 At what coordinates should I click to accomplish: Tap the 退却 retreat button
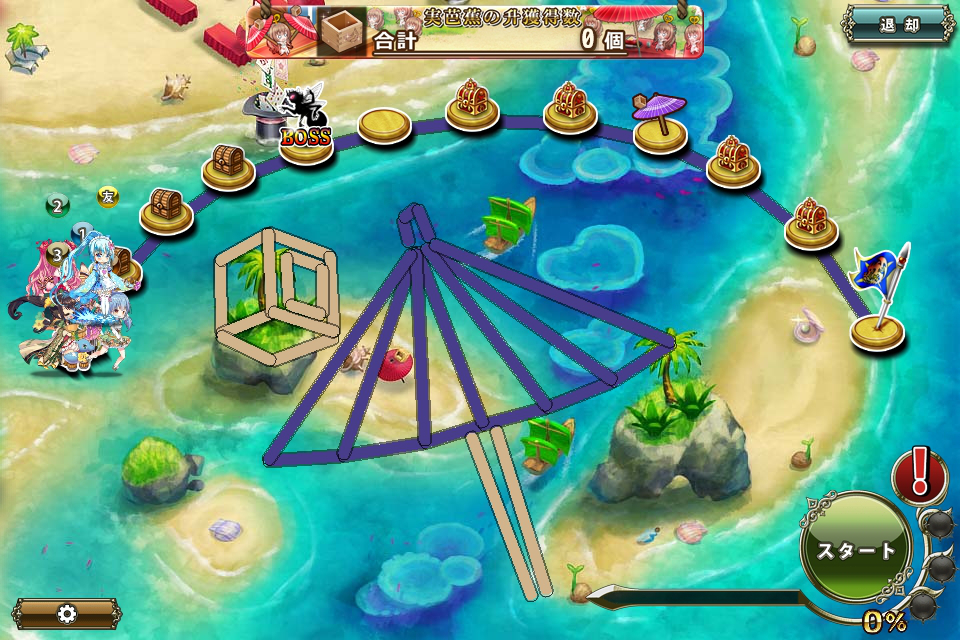[x=898, y=25]
